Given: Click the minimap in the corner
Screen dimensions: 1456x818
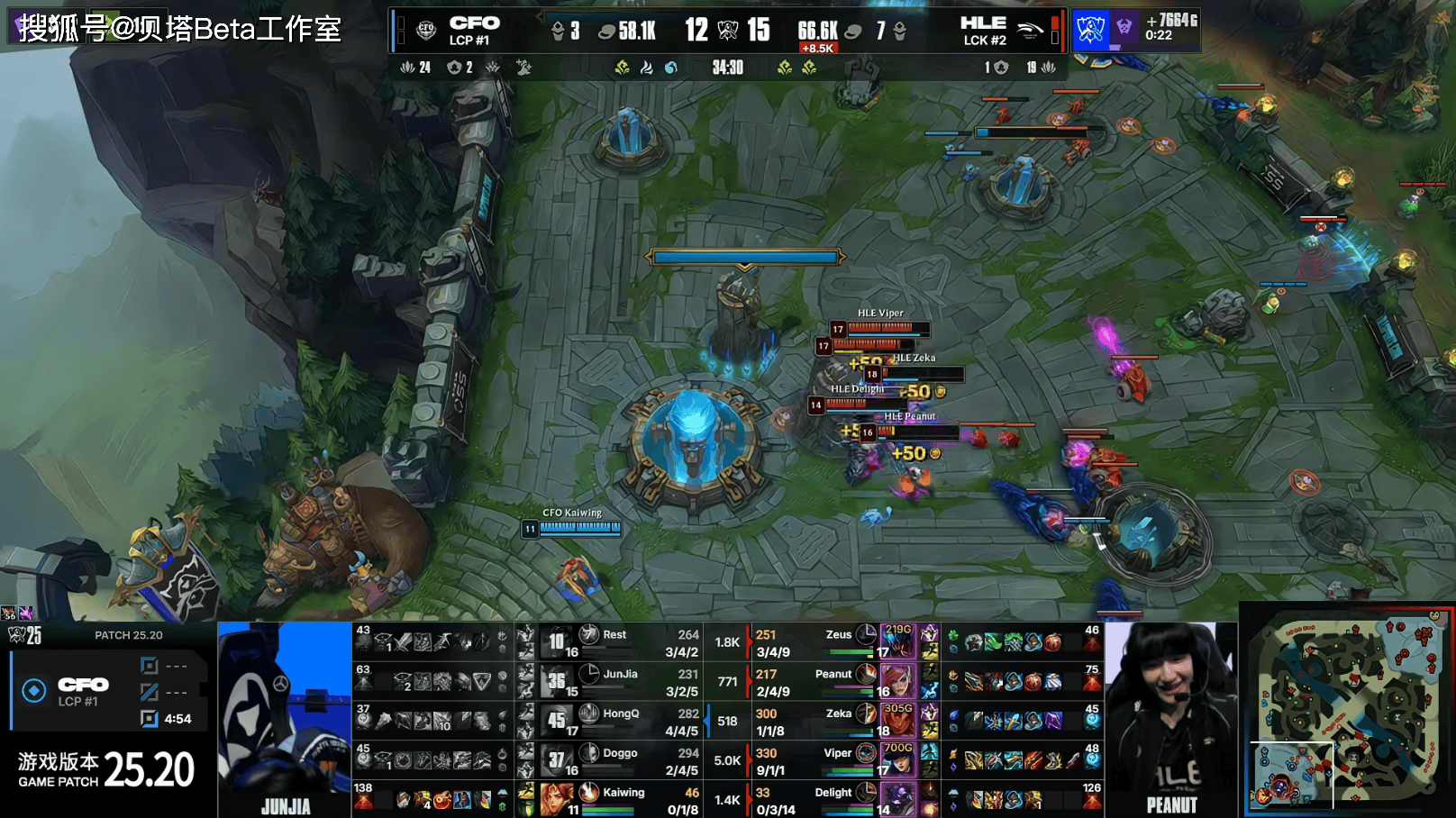Looking at the screenshot, I should 1347,710.
